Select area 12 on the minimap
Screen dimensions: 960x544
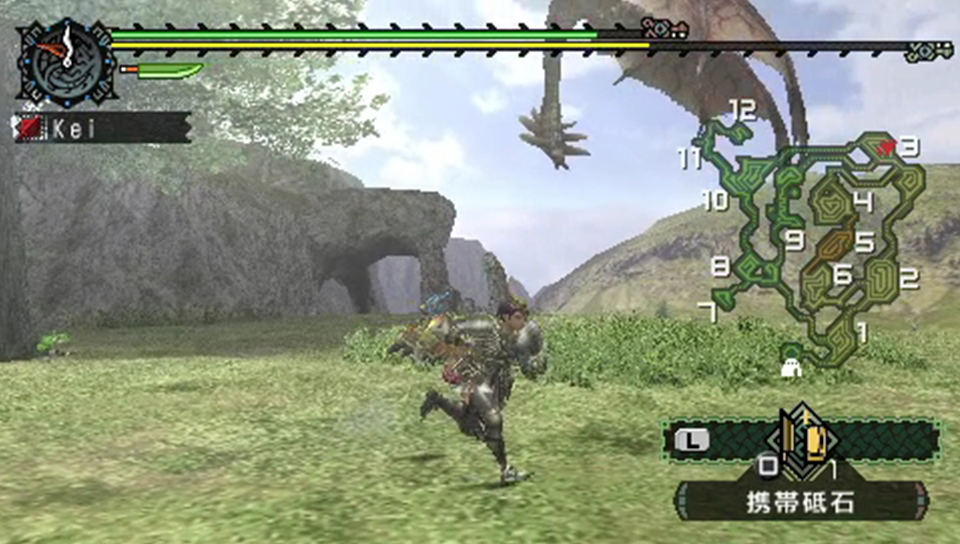coord(742,110)
